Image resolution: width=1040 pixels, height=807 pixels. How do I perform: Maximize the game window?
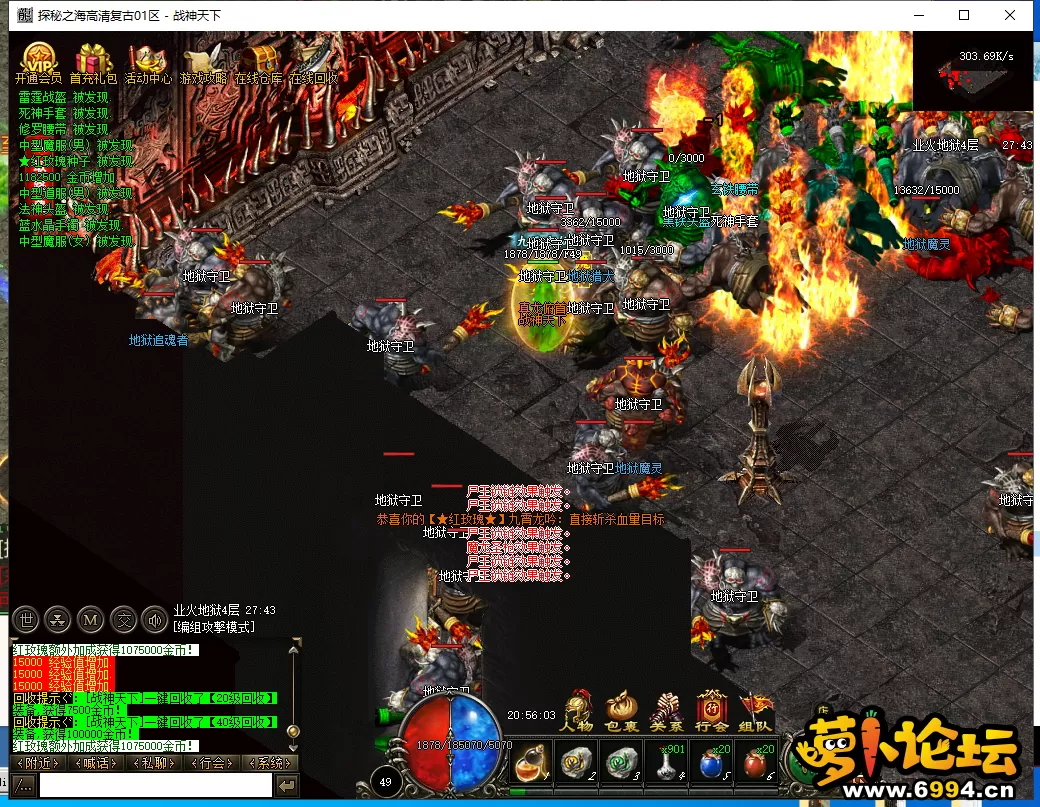click(964, 15)
